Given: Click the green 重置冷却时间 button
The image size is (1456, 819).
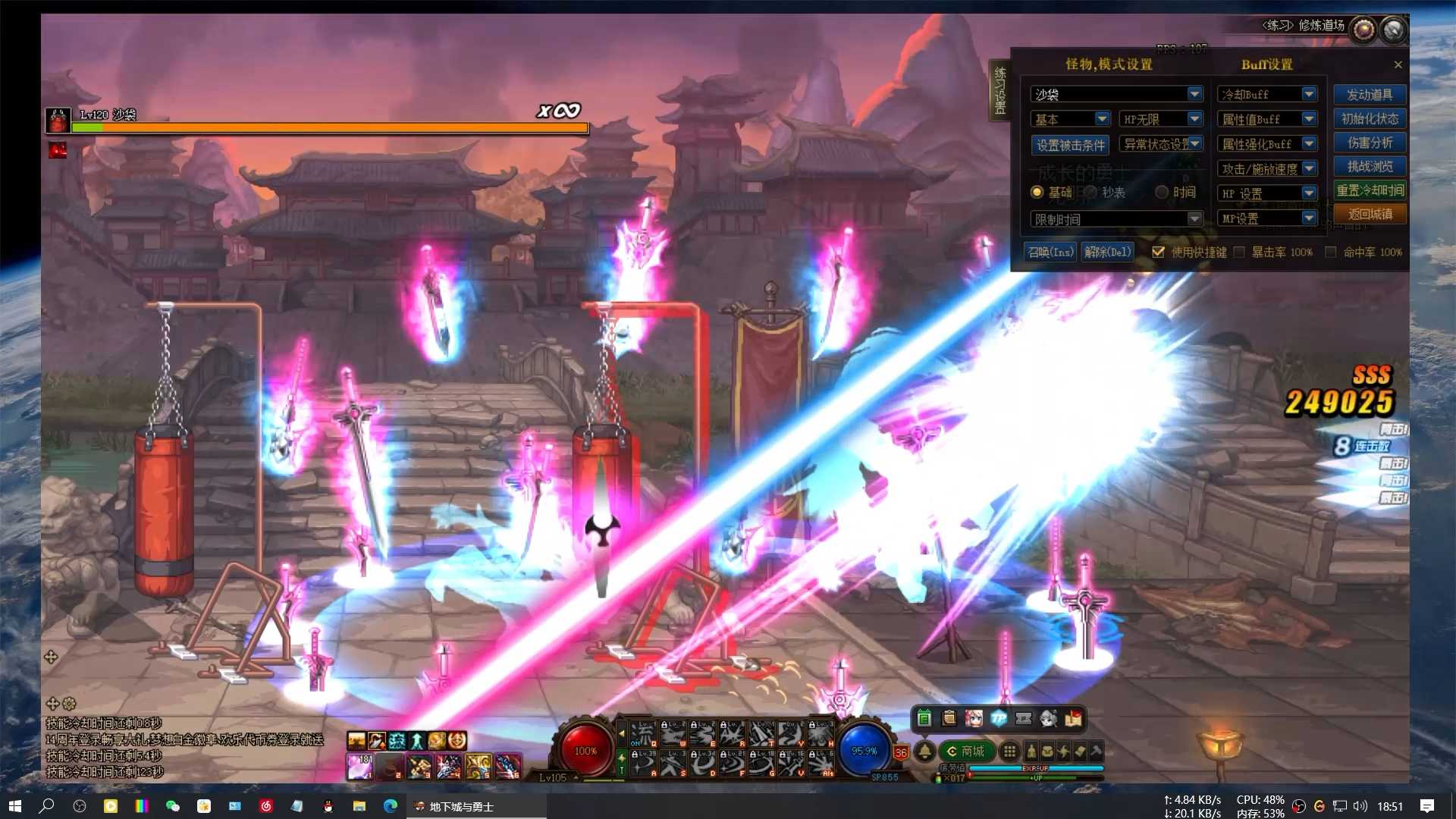Looking at the screenshot, I should (1370, 190).
